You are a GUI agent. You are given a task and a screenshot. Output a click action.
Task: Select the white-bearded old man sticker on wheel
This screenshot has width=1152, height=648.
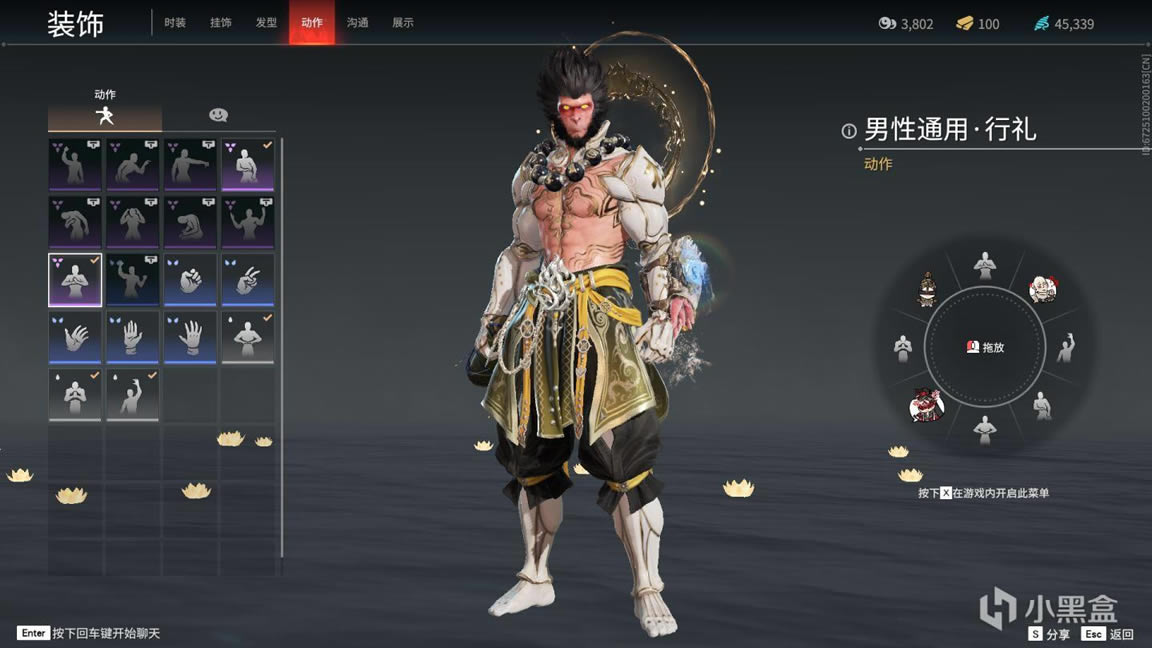(x=1043, y=289)
